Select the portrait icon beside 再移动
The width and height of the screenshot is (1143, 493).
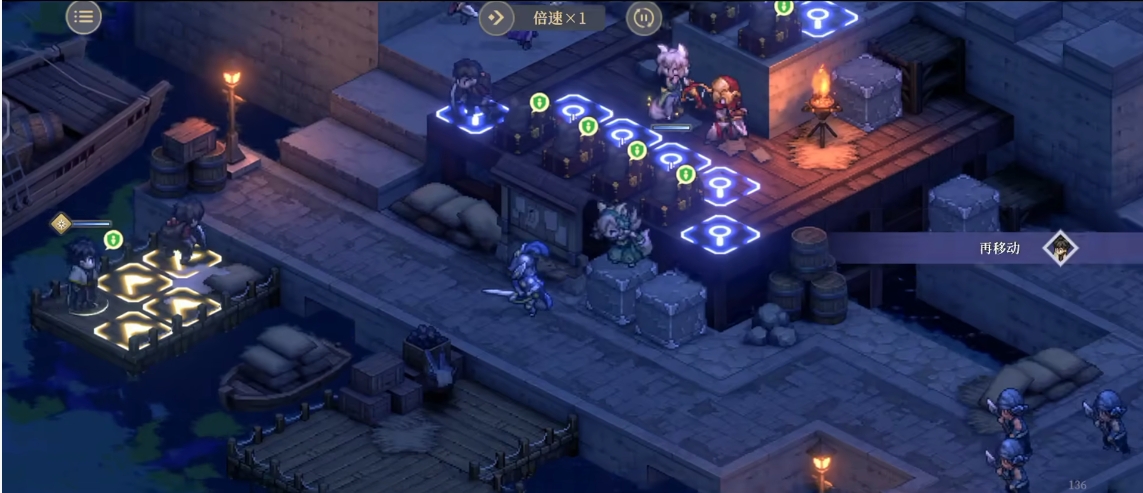pos(1060,247)
